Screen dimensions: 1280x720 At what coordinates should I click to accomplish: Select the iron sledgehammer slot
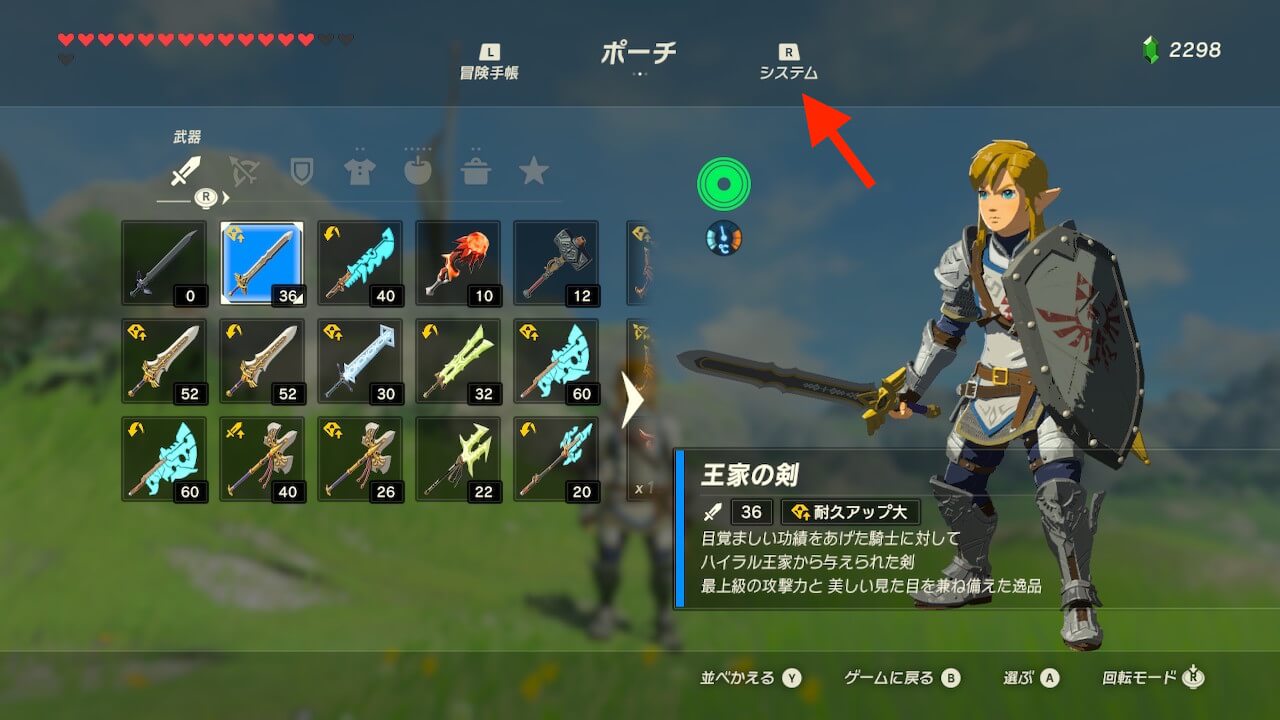(x=556, y=263)
